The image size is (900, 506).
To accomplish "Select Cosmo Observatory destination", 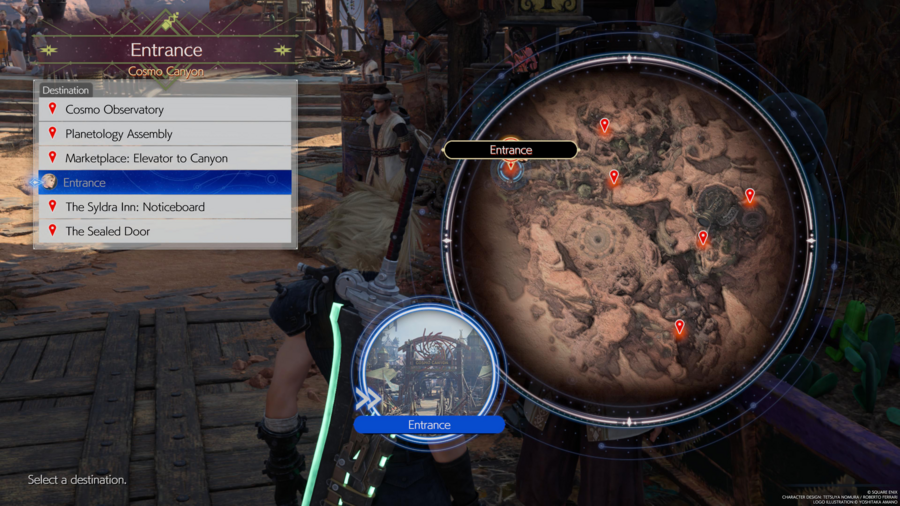I will tap(165, 109).
